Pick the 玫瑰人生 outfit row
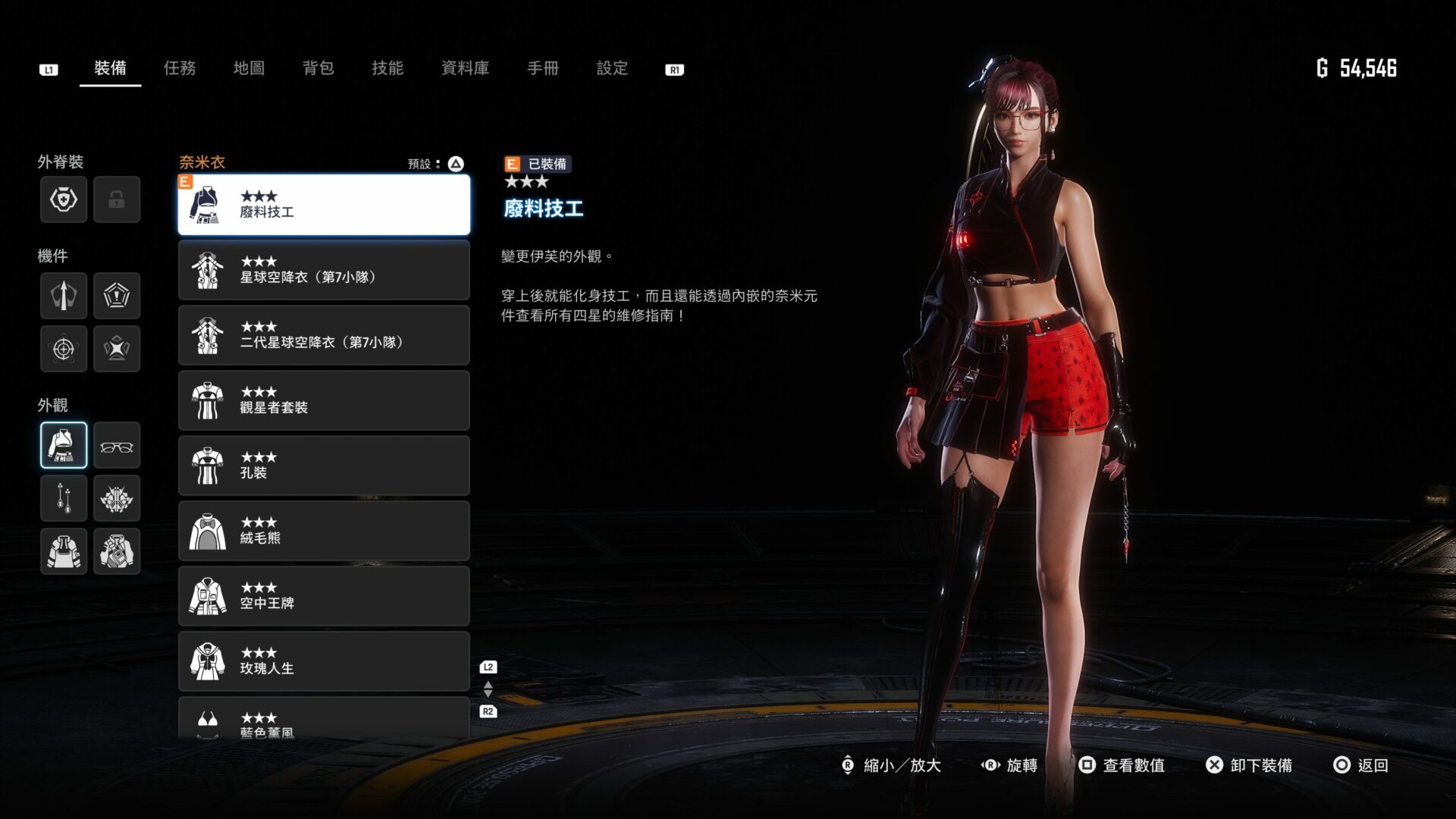 (x=324, y=662)
